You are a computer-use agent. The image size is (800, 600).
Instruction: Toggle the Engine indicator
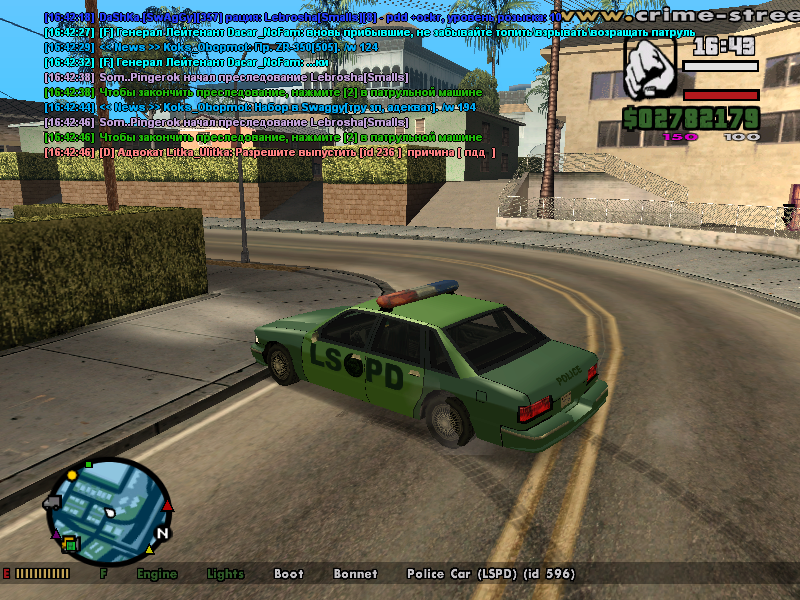click(x=157, y=574)
